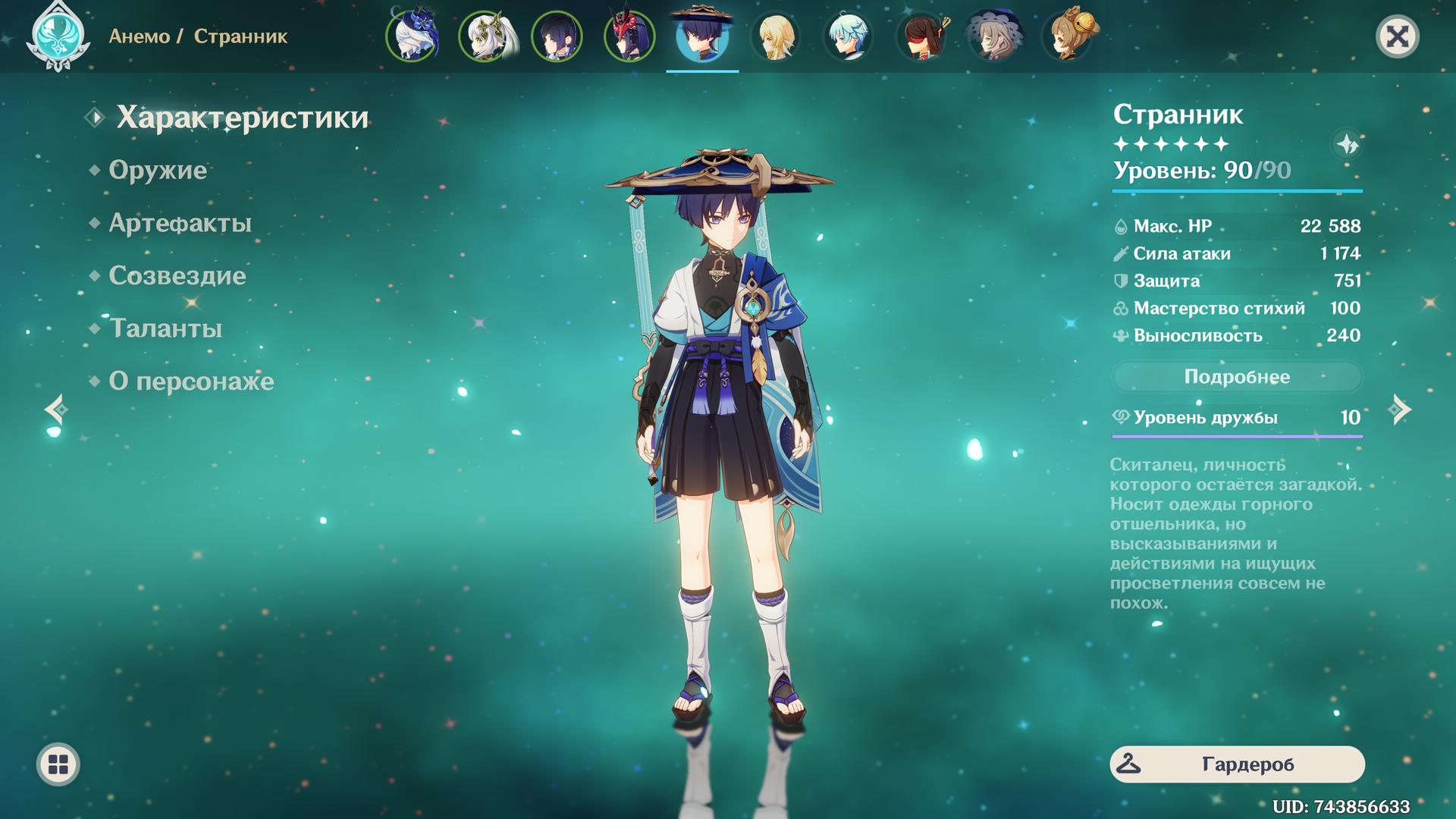Show the О персонаже section
Screen dimensions: 1456x819
(191, 381)
